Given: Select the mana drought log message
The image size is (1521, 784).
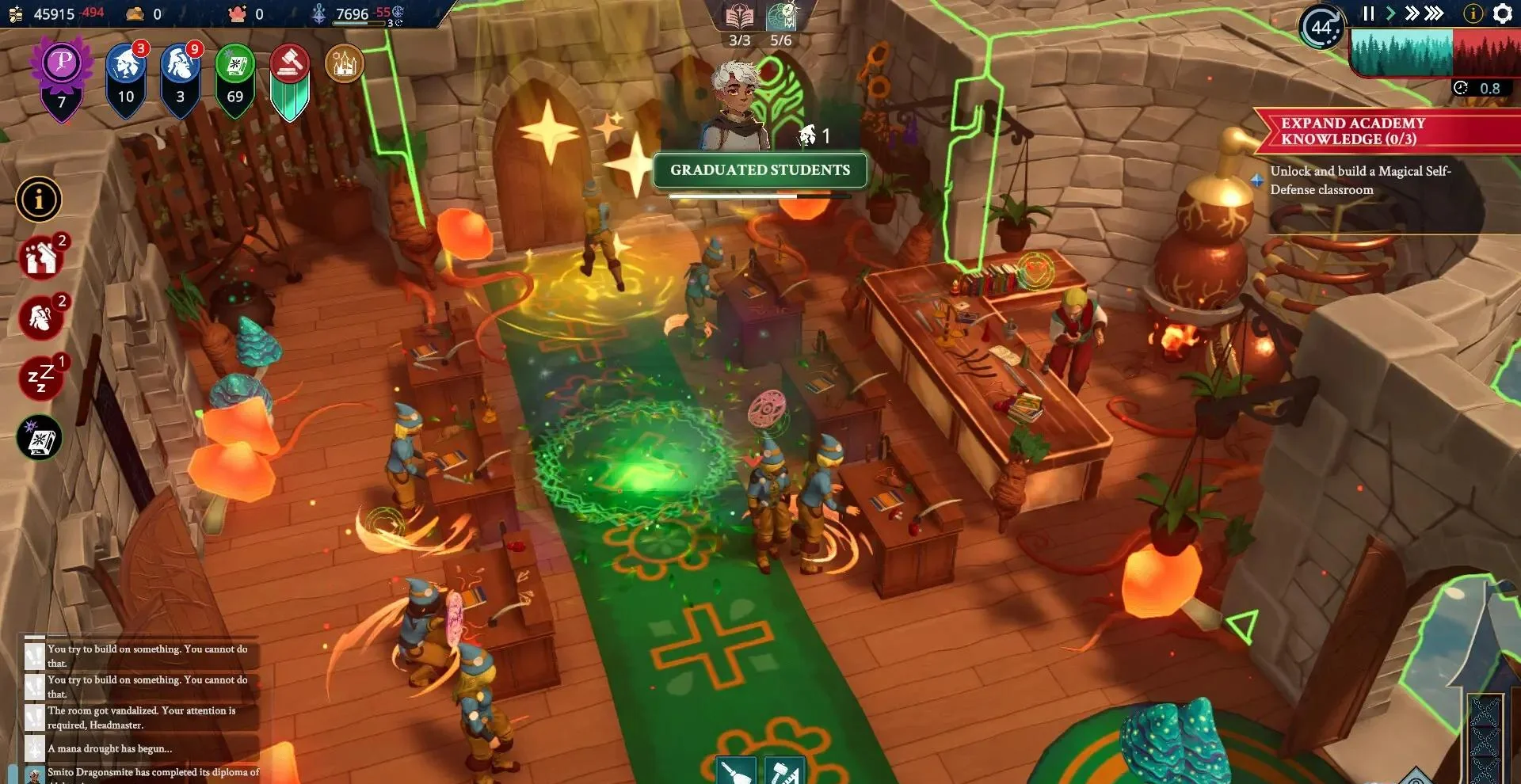Looking at the screenshot, I should pyautogui.click(x=109, y=748).
